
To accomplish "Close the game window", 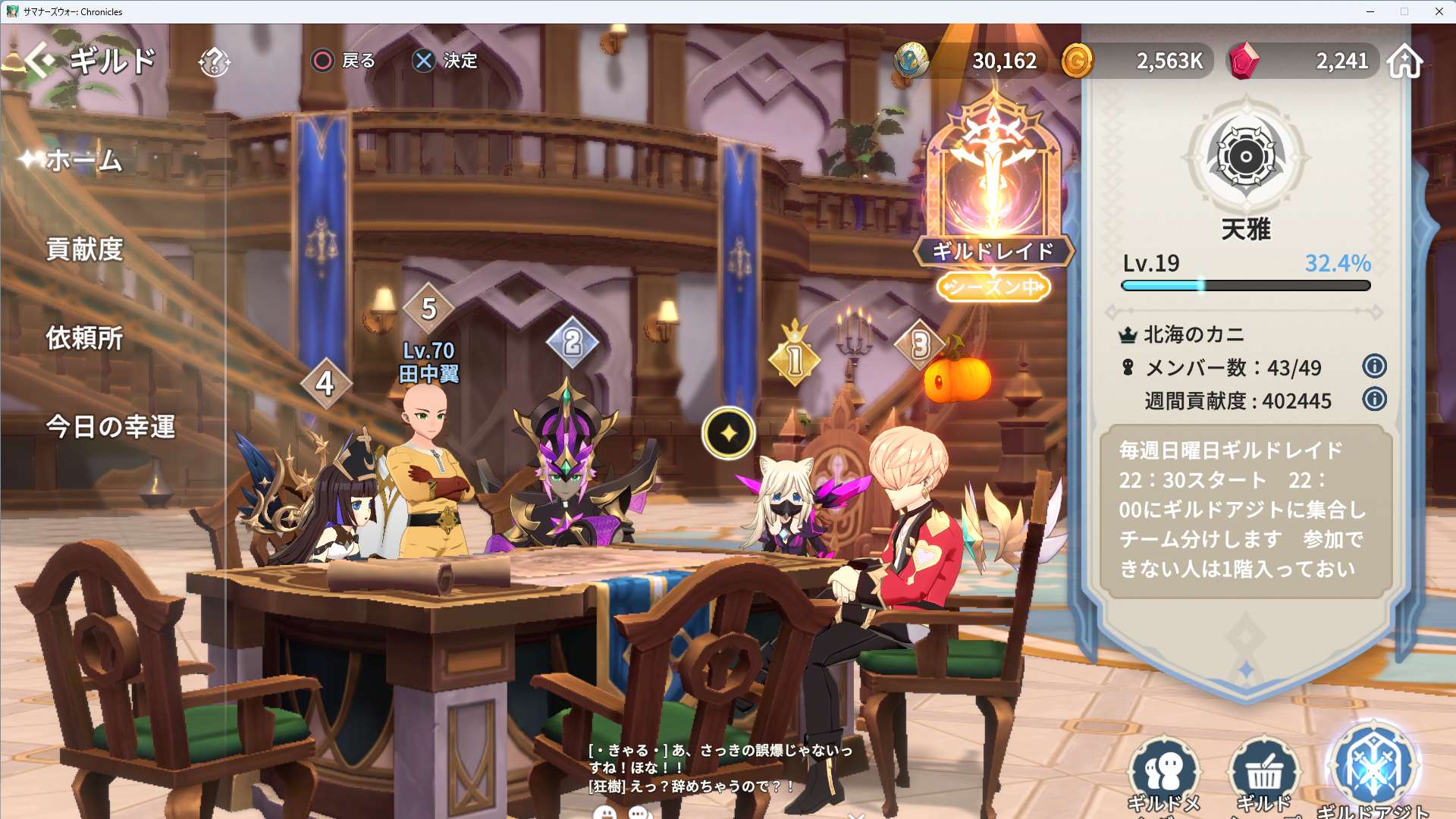I will tap(1439, 11).
